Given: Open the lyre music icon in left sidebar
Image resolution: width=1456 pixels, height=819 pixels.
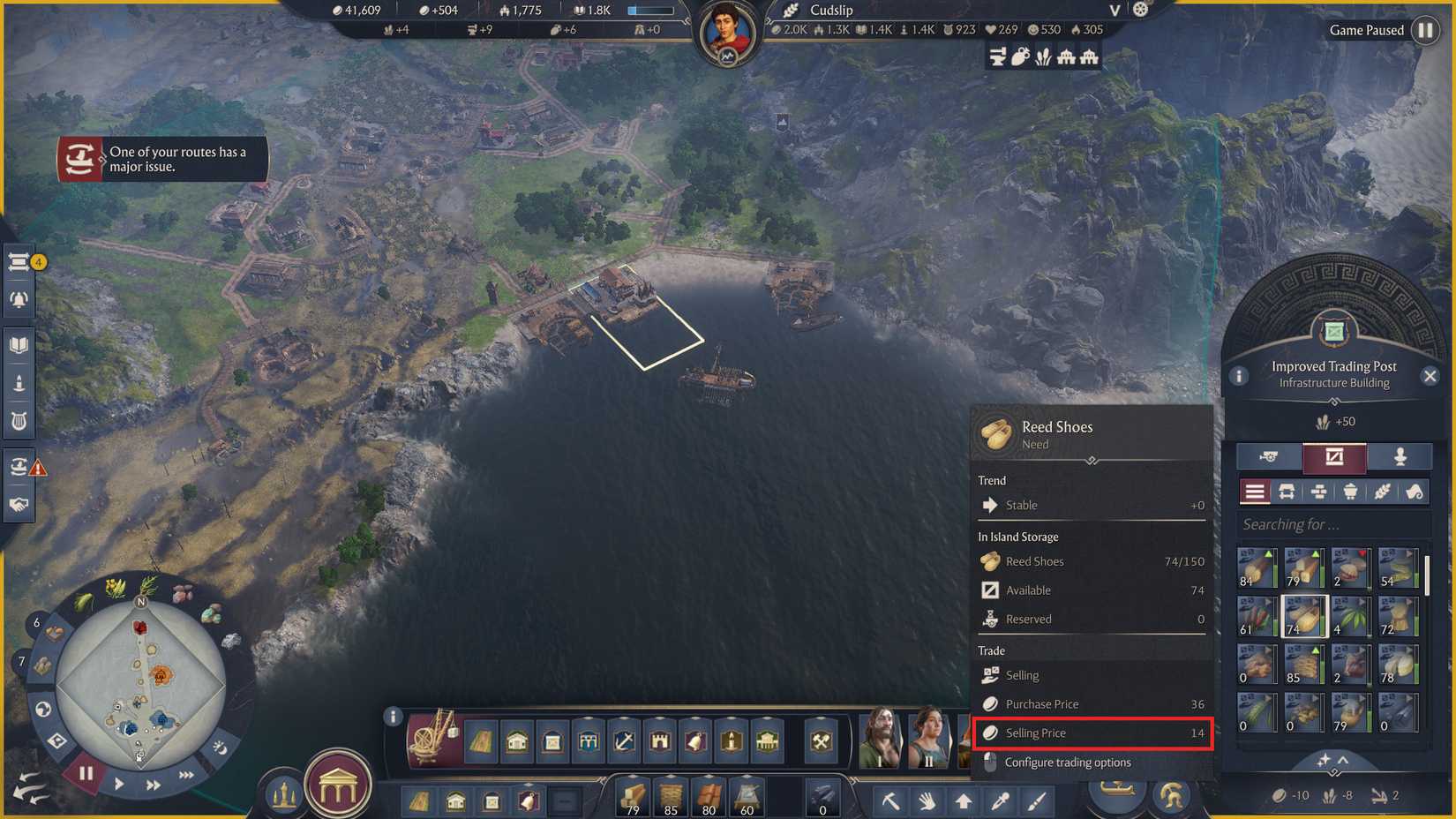Looking at the screenshot, I should 18,420.
